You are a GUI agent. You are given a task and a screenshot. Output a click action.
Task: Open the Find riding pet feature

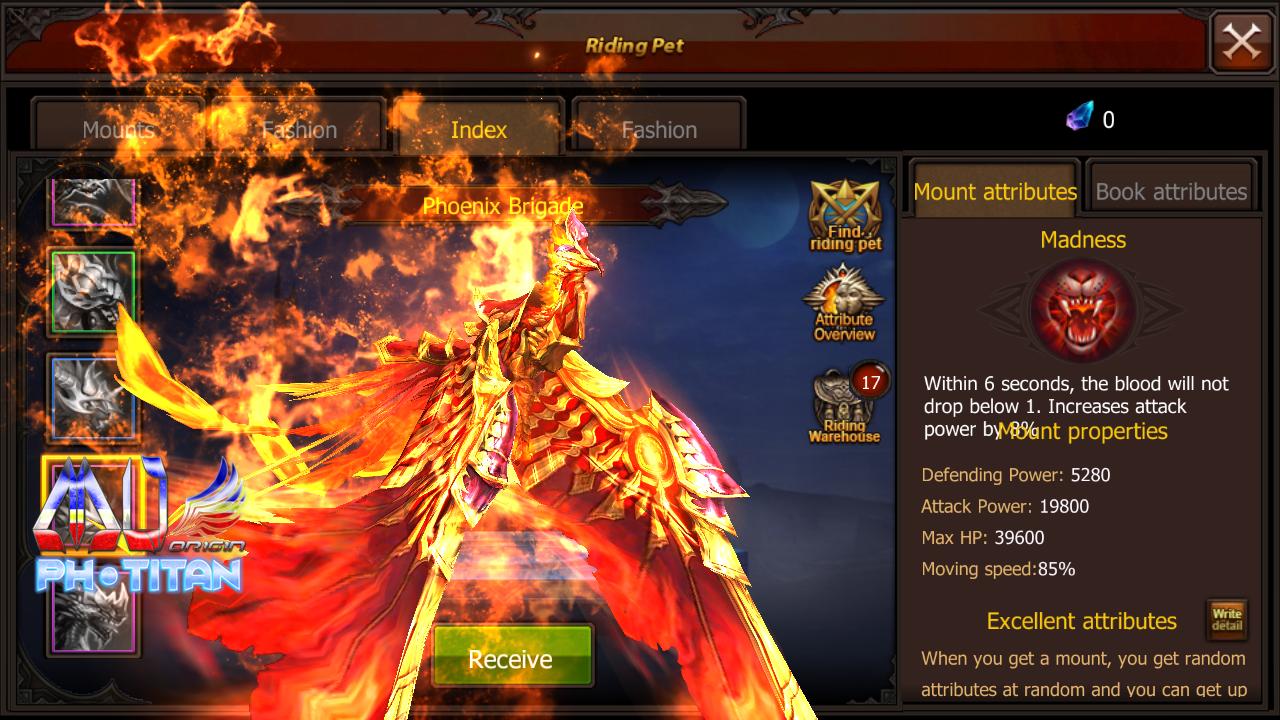point(843,207)
